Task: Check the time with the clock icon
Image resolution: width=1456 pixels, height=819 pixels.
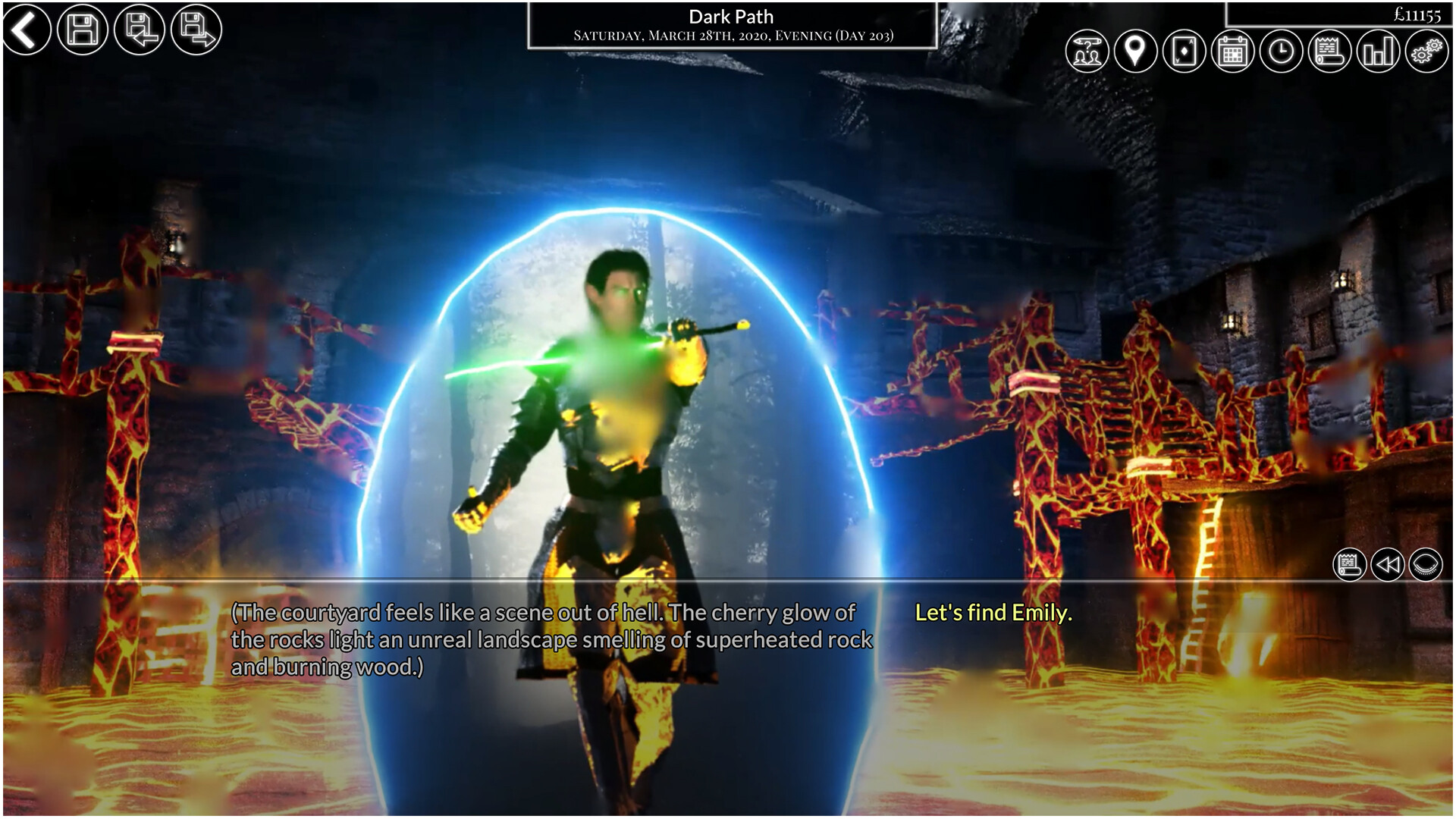Action: point(1279,53)
